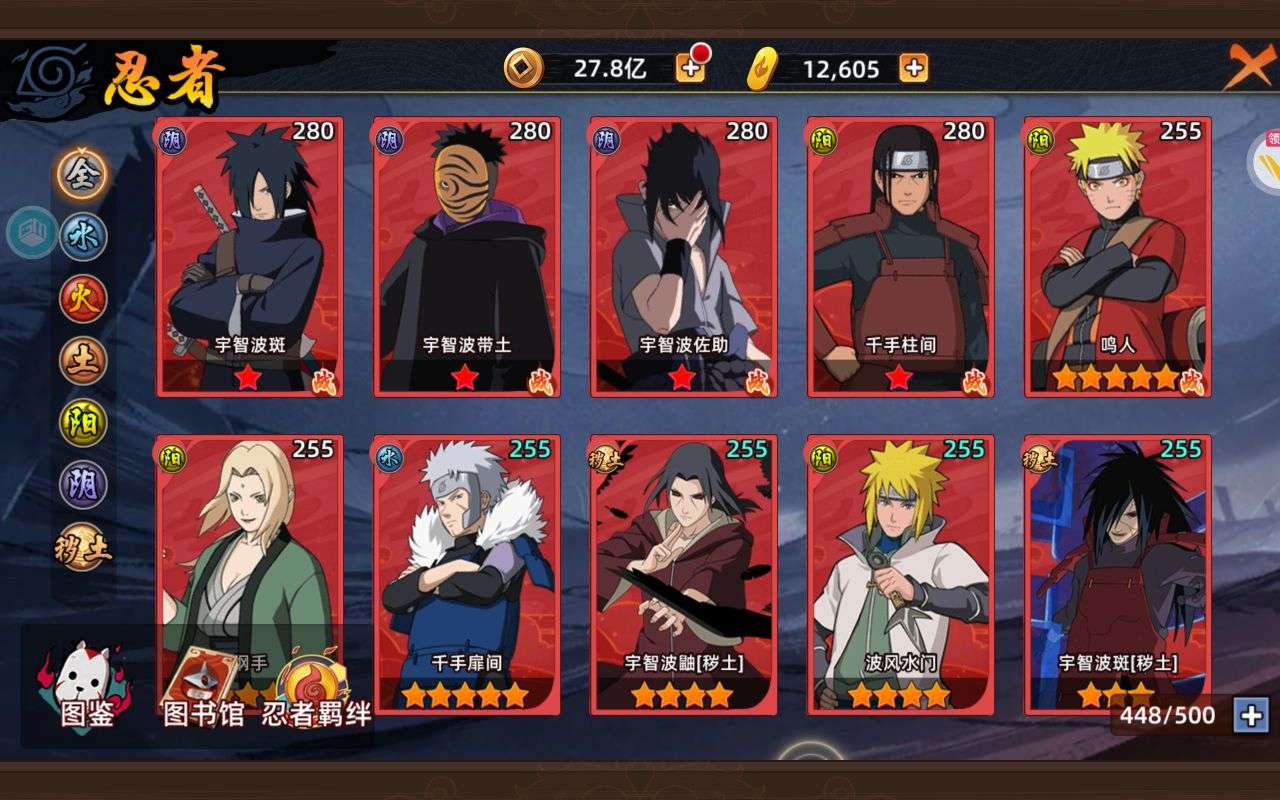Close the ninja screen with the X
This screenshot has width=1280, height=800.
point(1250,66)
